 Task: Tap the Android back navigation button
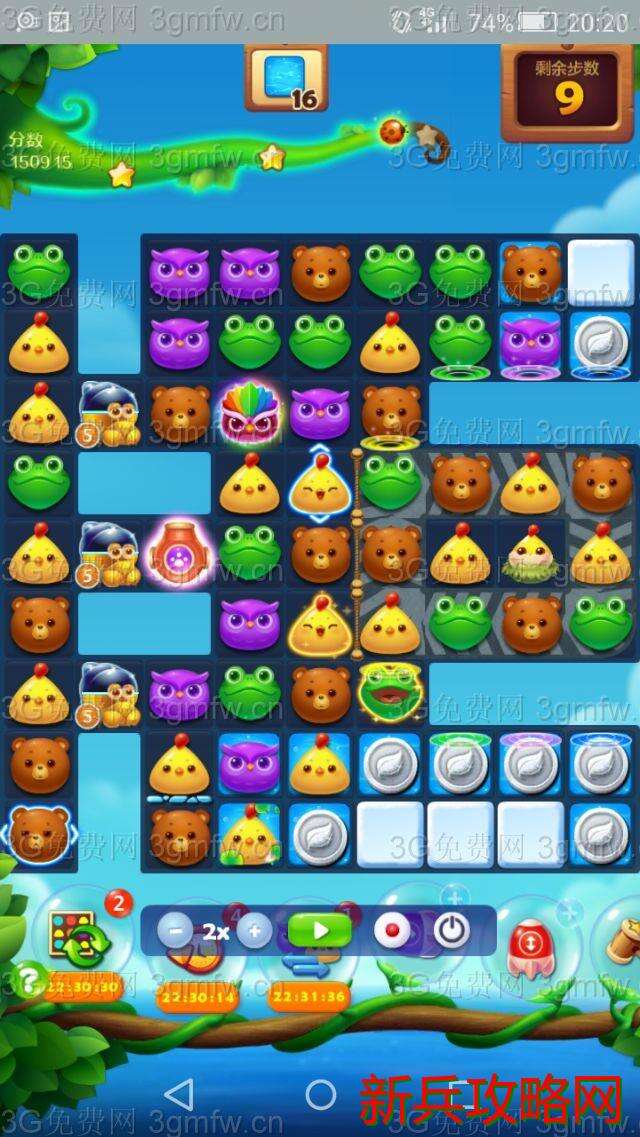pos(179,1094)
